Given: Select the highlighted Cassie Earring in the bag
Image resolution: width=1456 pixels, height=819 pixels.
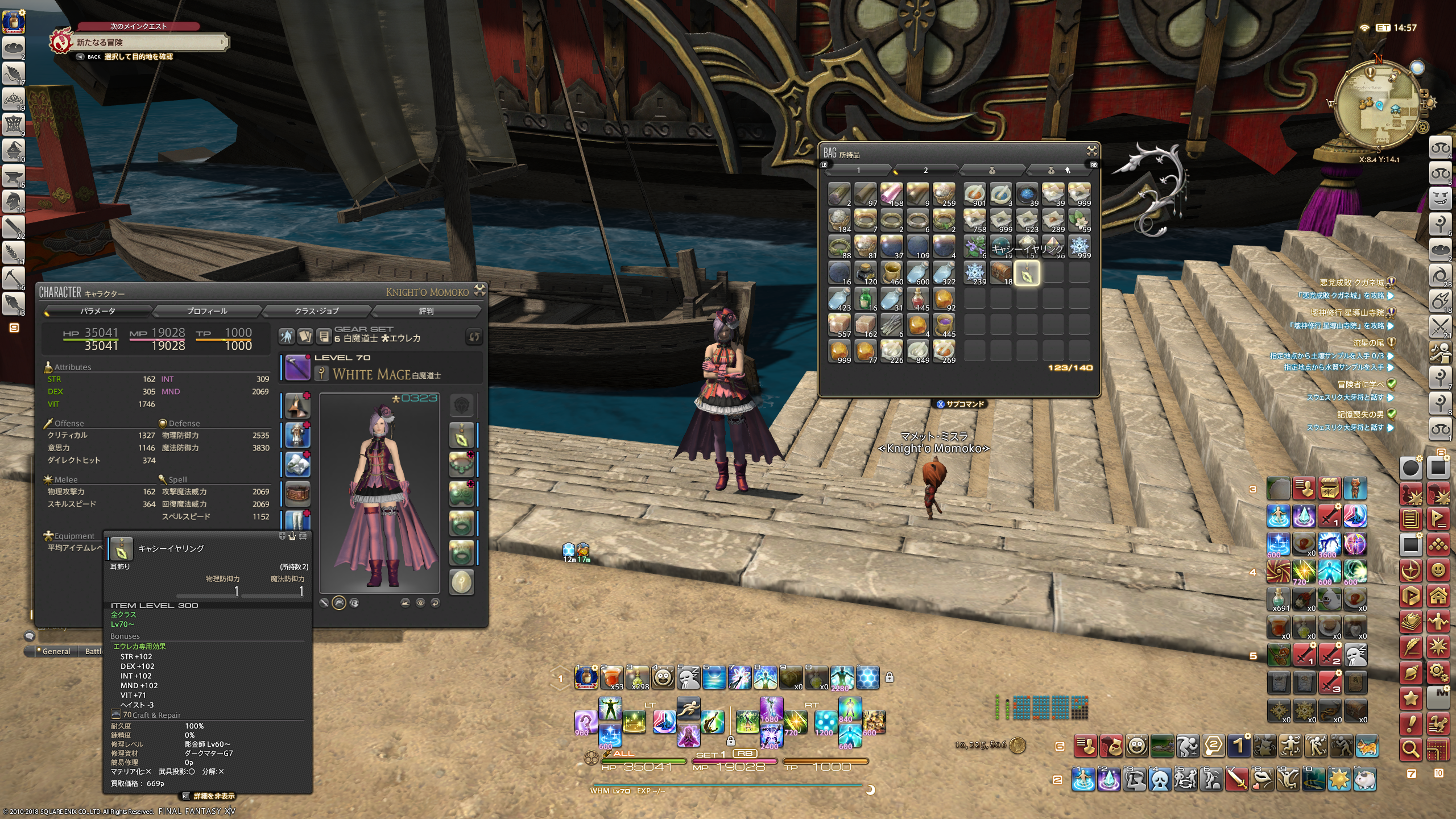Looking at the screenshot, I should [x=1027, y=274].
